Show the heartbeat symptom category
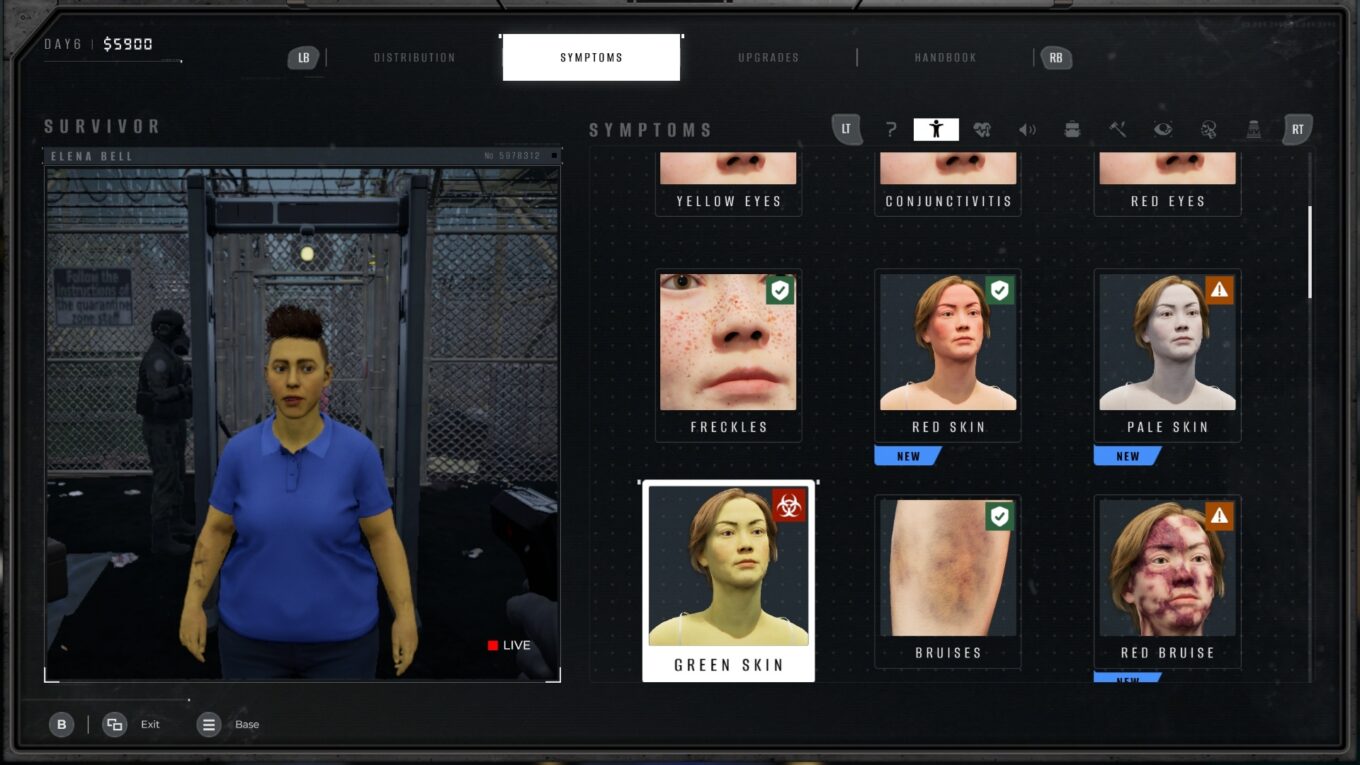 pyautogui.click(x=982, y=129)
